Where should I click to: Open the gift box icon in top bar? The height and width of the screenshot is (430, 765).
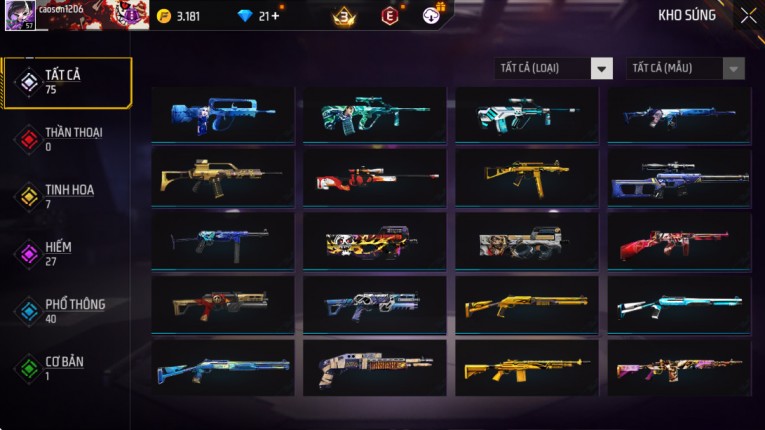pos(432,15)
